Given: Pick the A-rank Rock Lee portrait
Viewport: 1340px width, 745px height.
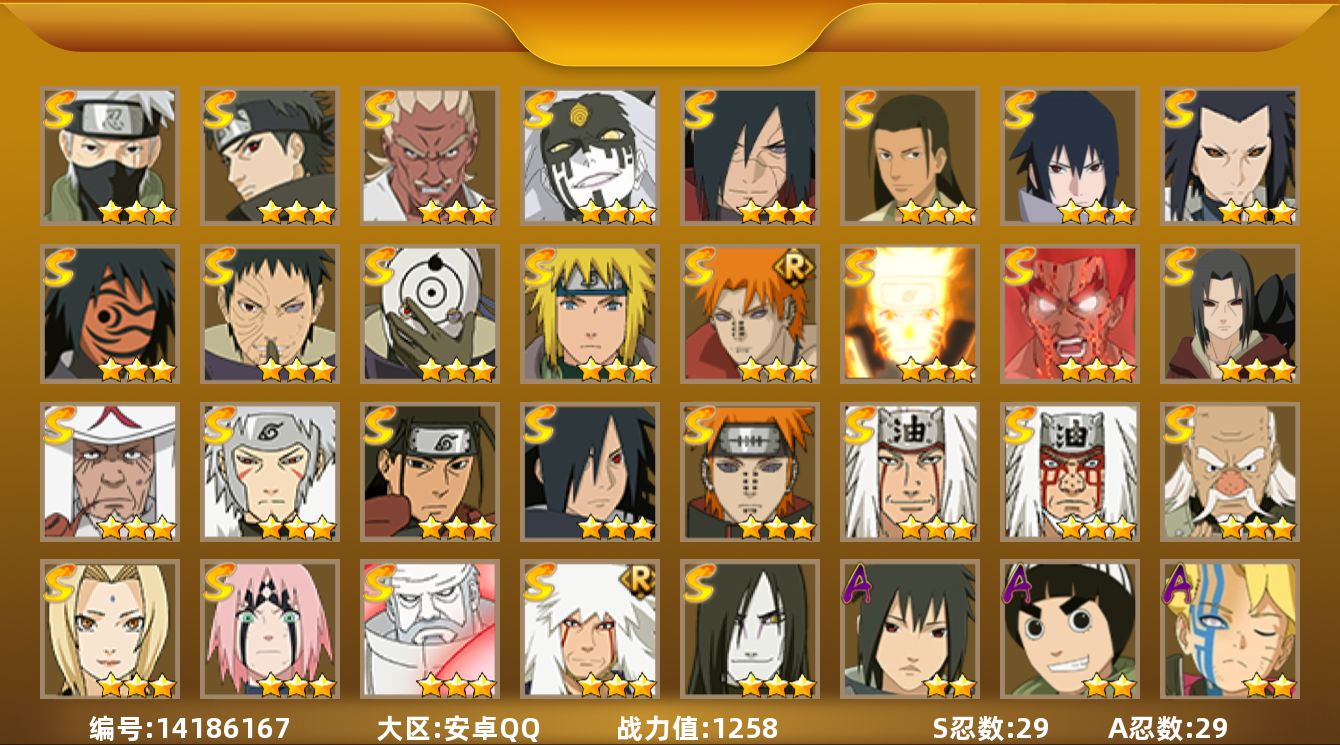Looking at the screenshot, I should pyautogui.click(x=1069, y=629).
